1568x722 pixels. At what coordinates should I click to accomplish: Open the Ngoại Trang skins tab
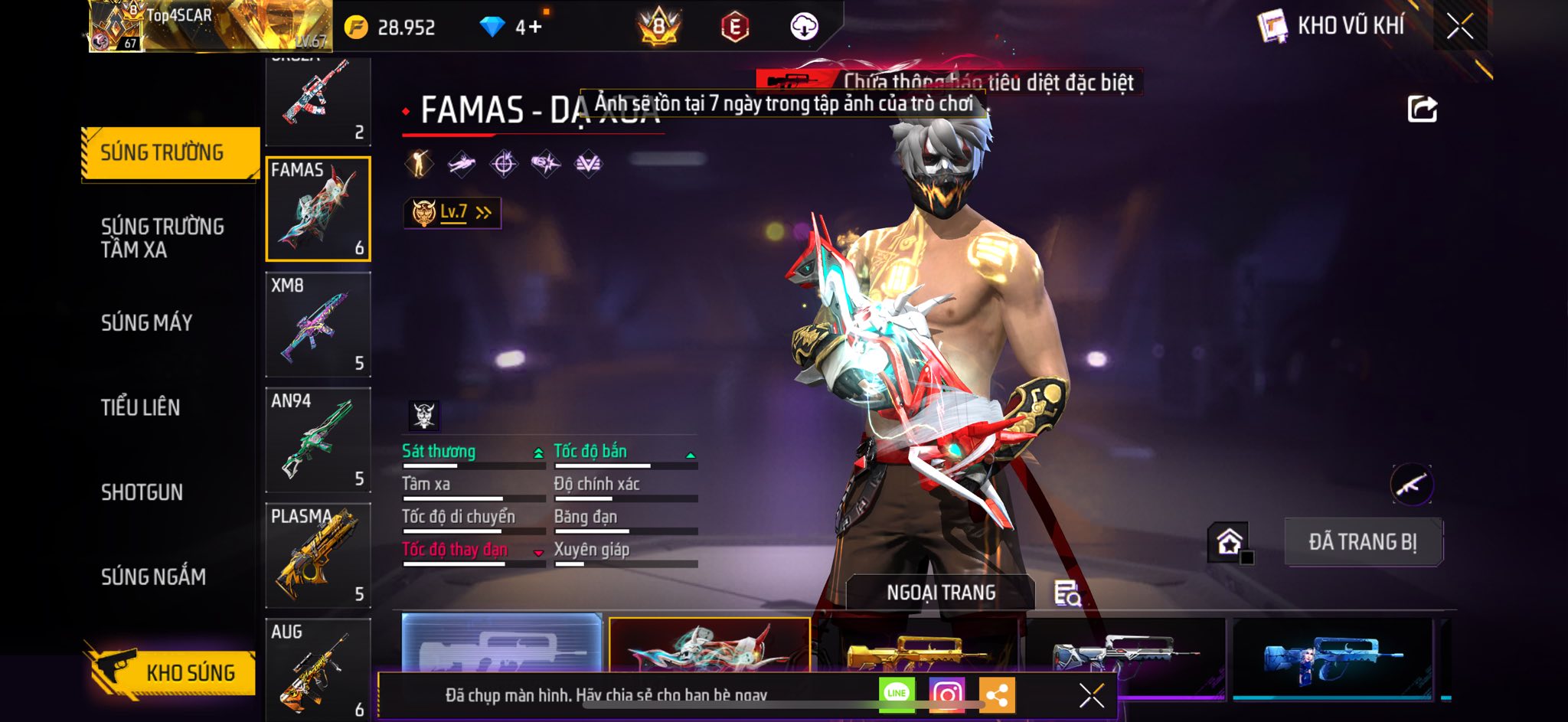[941, 593]
